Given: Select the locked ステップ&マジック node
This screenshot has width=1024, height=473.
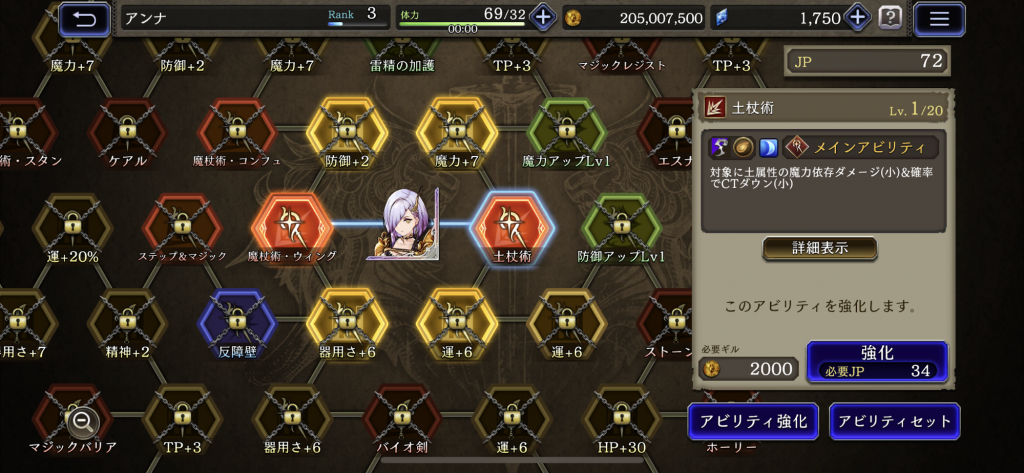Looking at the screenshot, I should click(182, 224).
